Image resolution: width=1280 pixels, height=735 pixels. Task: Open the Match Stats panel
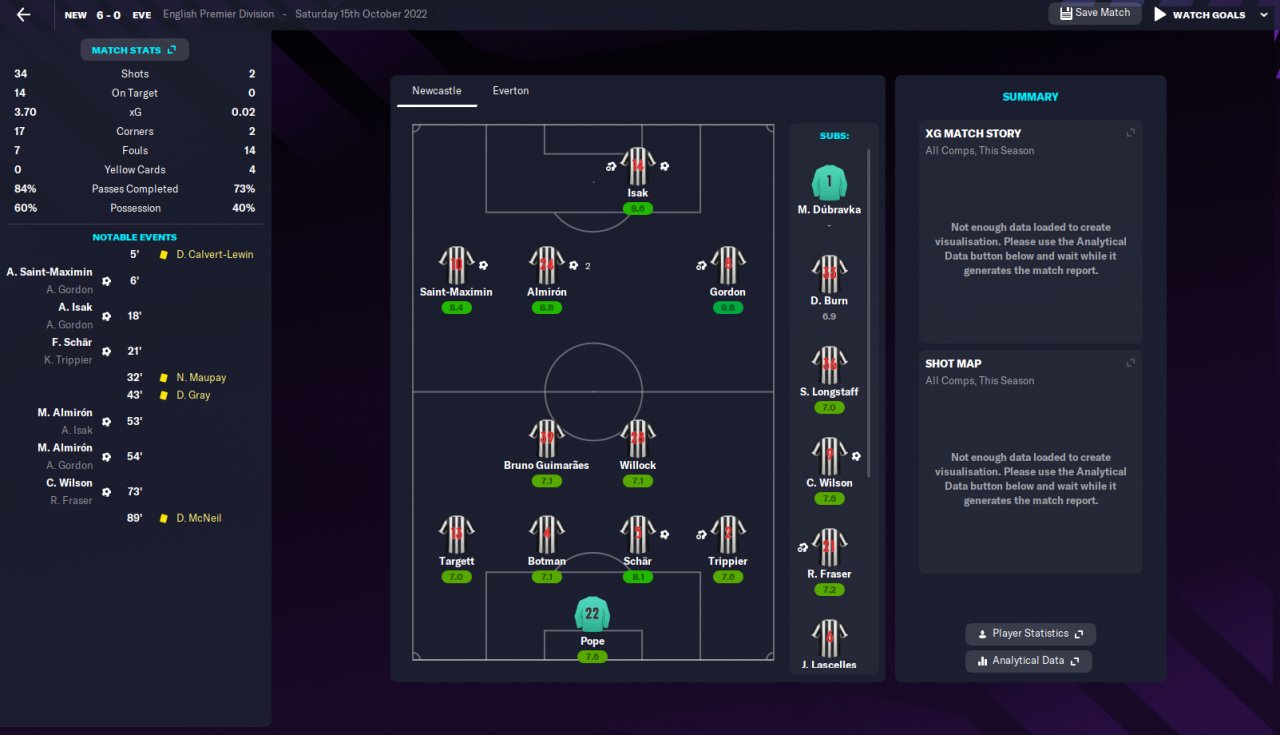click(134, 50)
